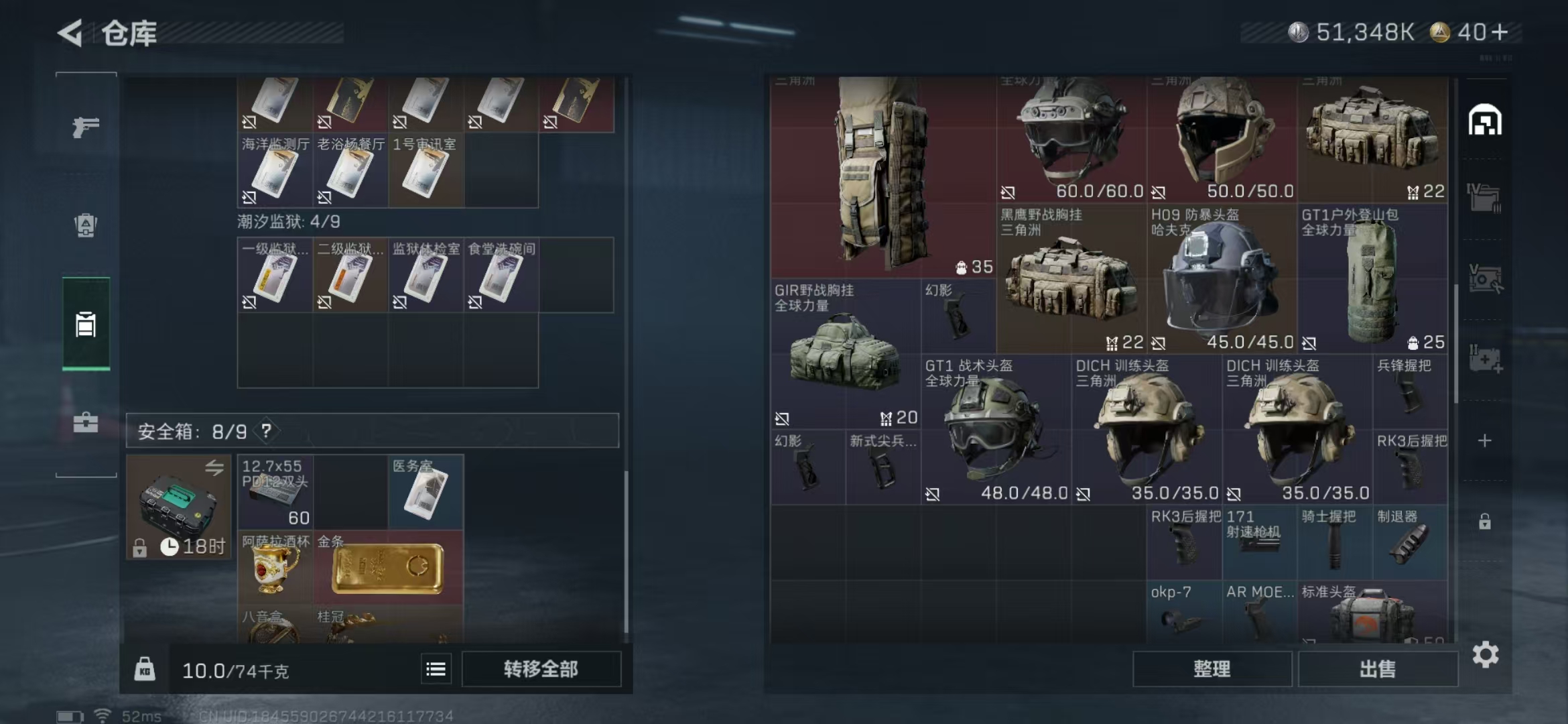
Task: Select the gold bar 金条 item
Action: [x=387, y=568]
